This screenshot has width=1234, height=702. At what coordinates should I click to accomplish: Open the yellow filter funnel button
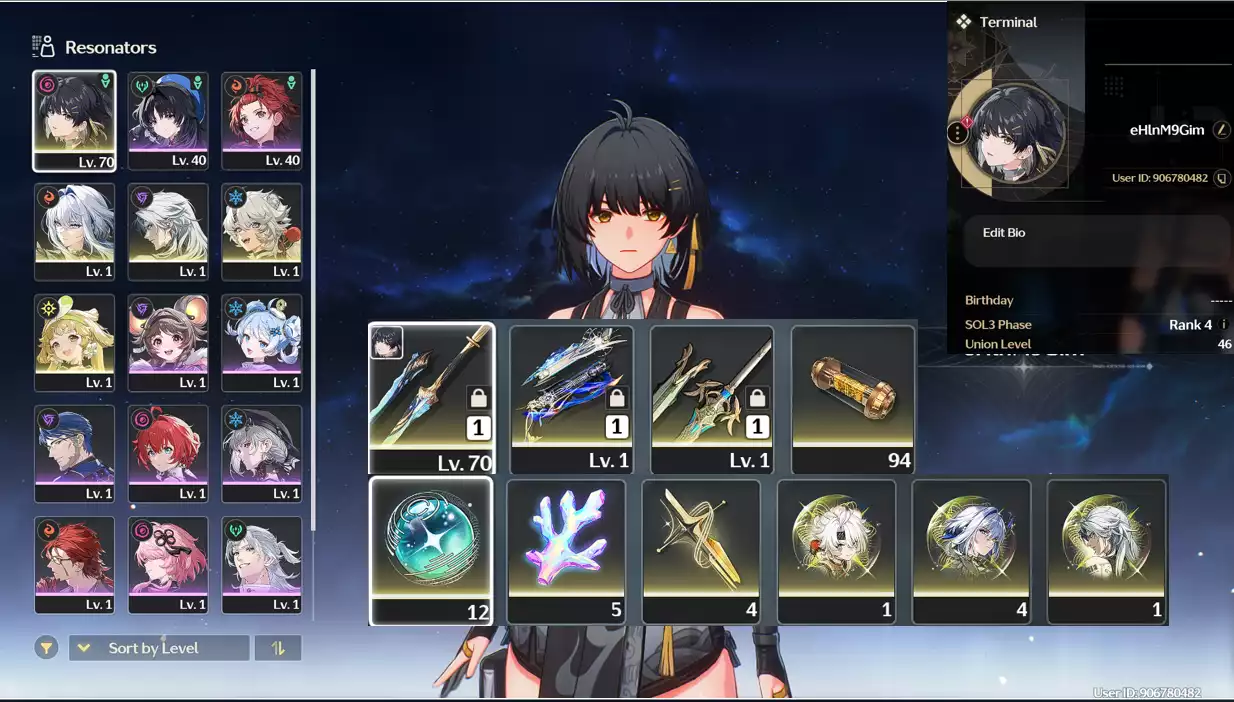click(x=46, y=648)
